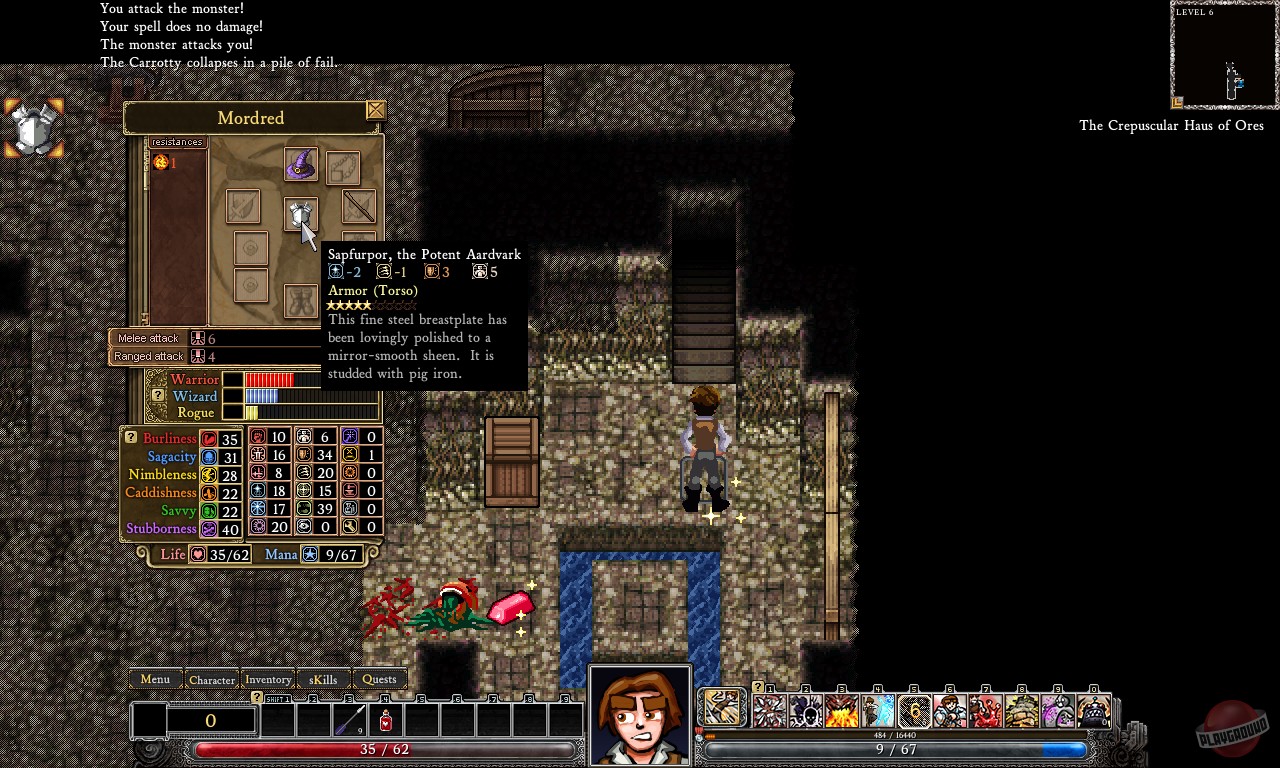Activate skill 3, the fiery skull spell
Viewport: 1280px width, 768px height.
click(841, 708)
